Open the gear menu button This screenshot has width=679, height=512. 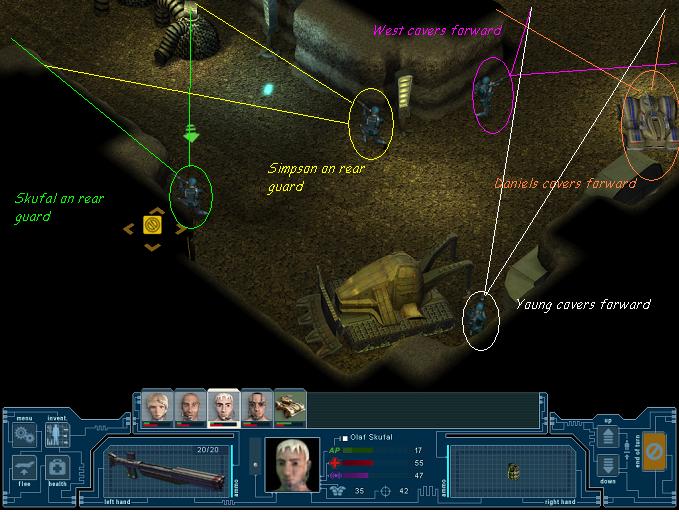pyautogui.click(x=25, y=435)
